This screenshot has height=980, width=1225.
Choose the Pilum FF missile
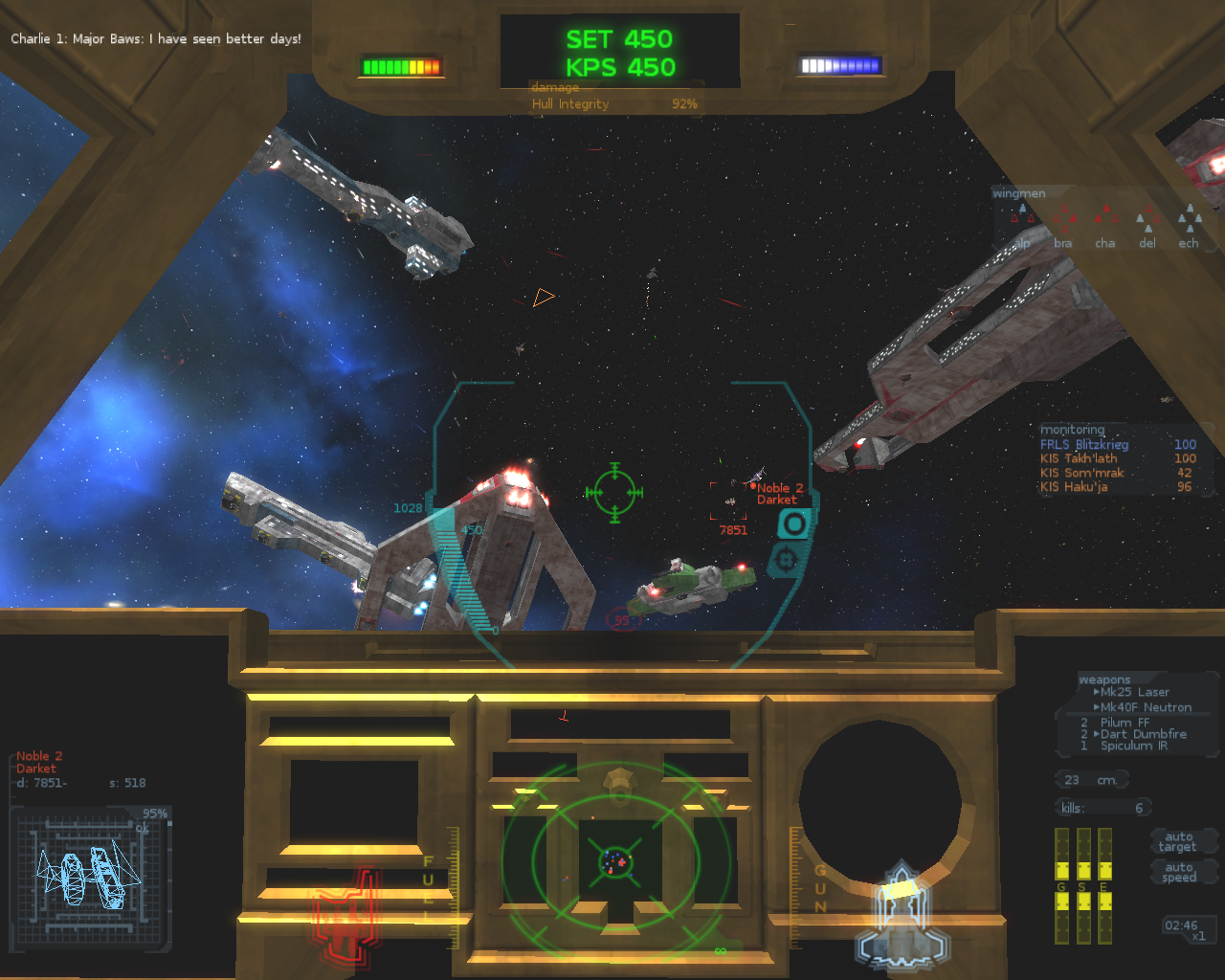point(1125,723)
